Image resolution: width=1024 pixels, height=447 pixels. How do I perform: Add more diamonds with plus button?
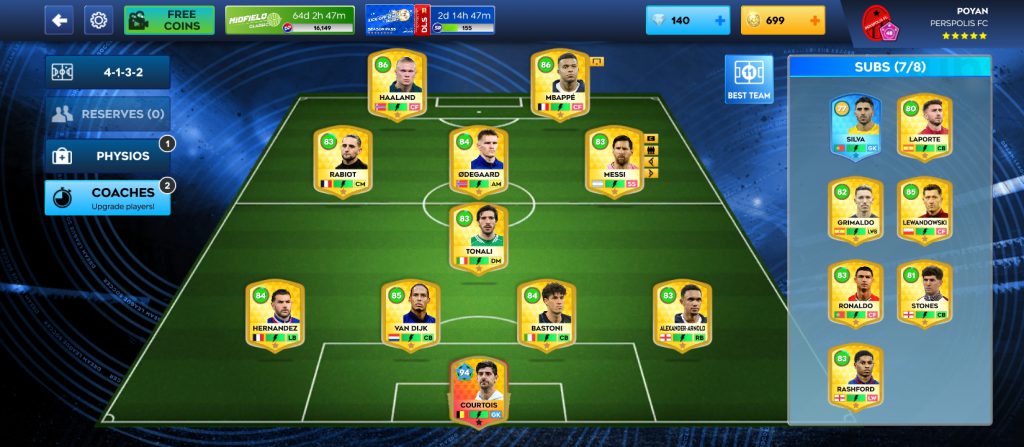pyautogui.click(x=719, y=20)
